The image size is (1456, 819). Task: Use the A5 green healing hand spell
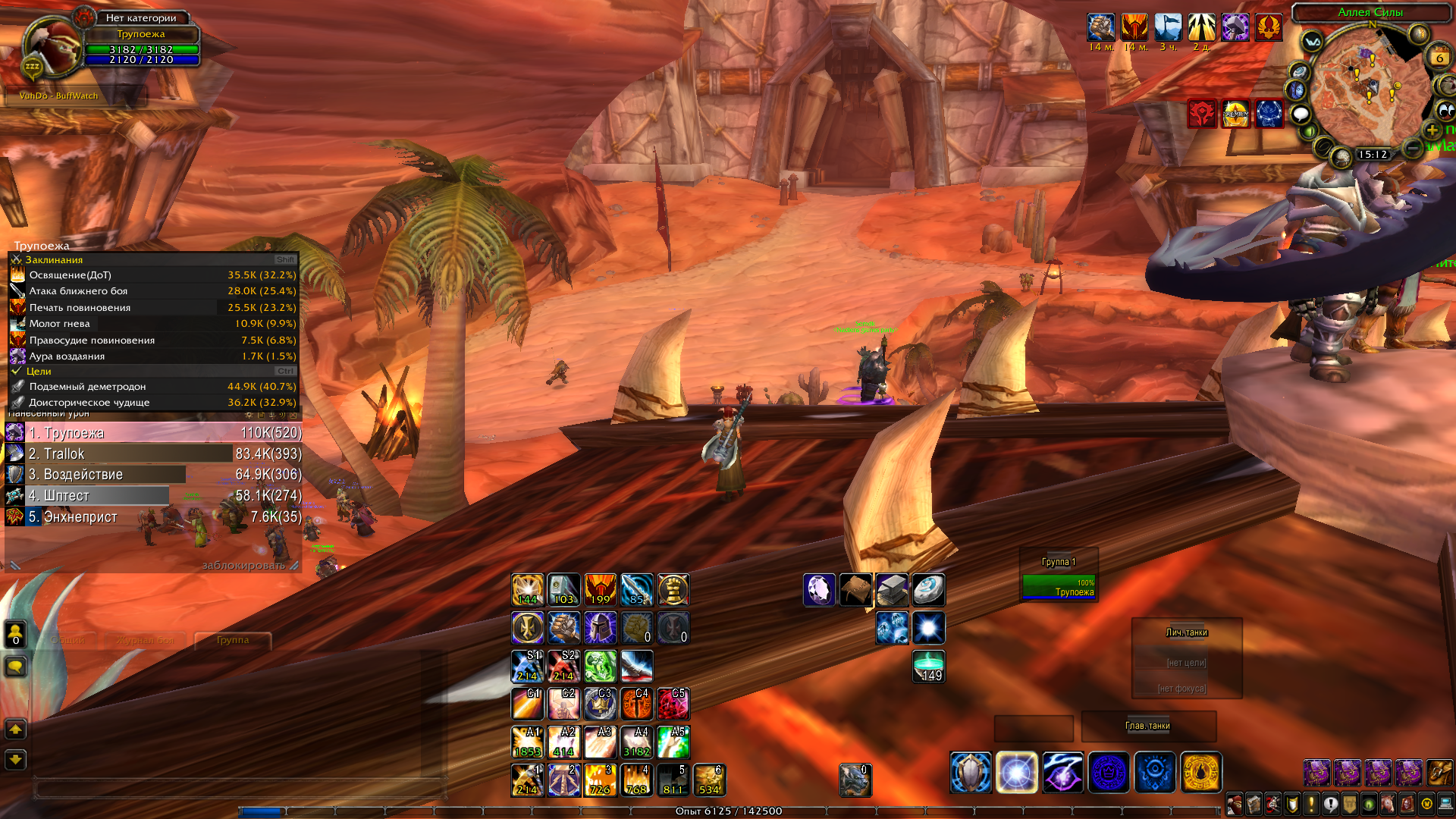click(x=673, y=742)
